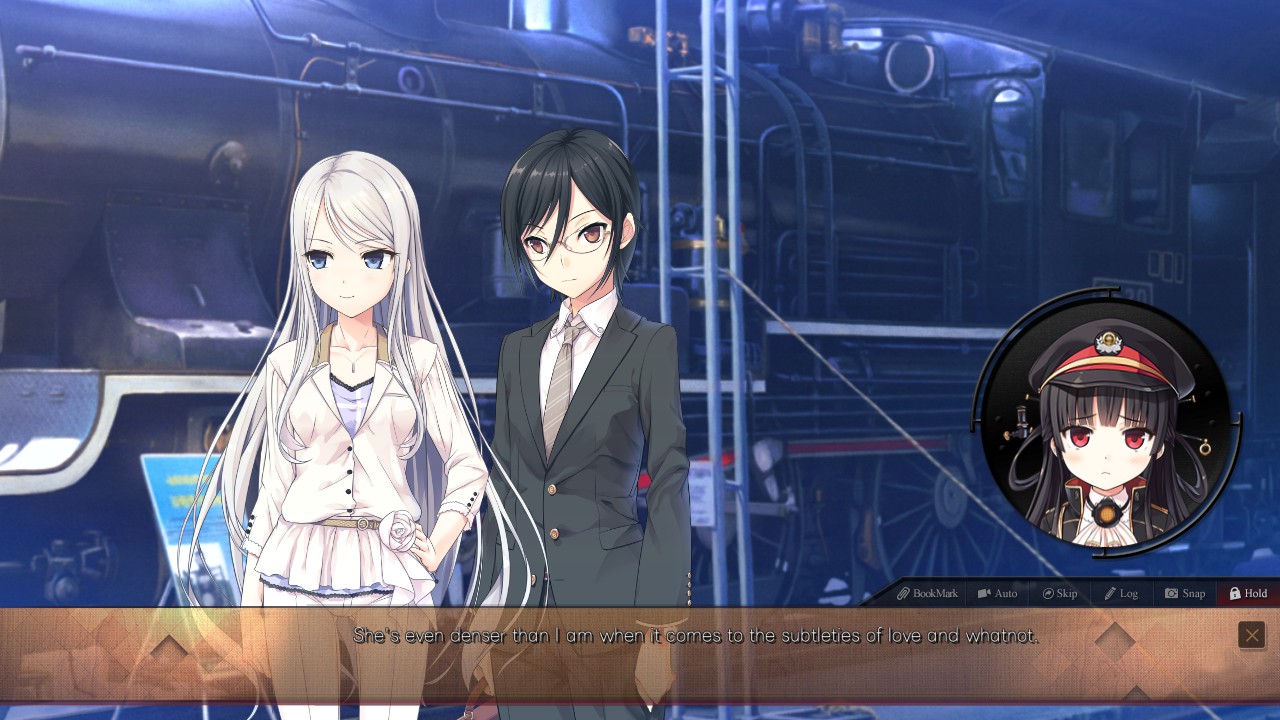
Task: Click the dialogue text to advance the story
Action: tap(640, 635)
